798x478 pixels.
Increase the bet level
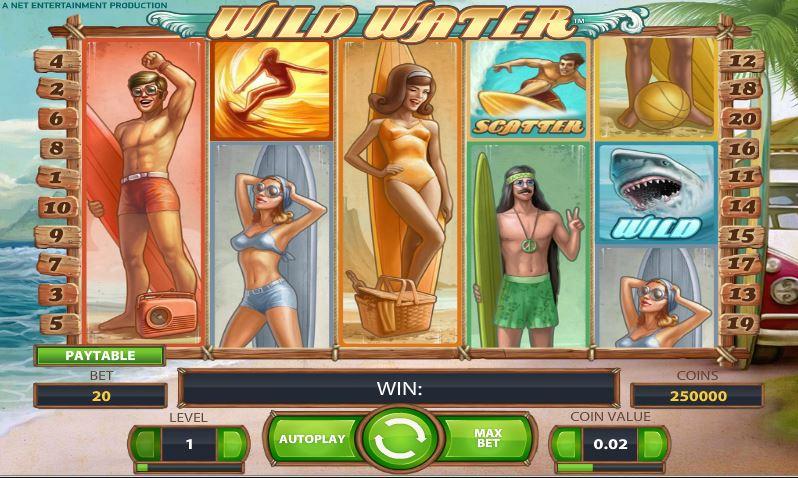(x=232, y=443)
